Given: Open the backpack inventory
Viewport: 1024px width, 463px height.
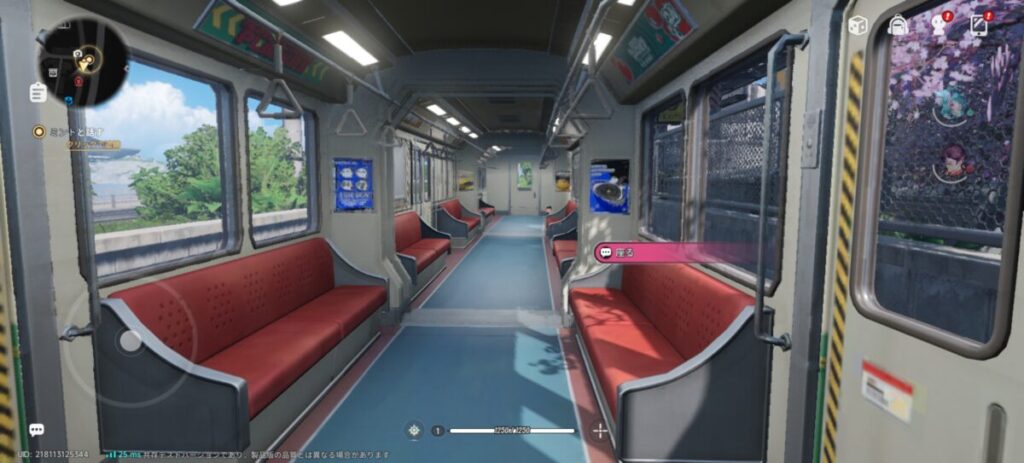Looking at the screenshot, I should [x=898, y=25].
